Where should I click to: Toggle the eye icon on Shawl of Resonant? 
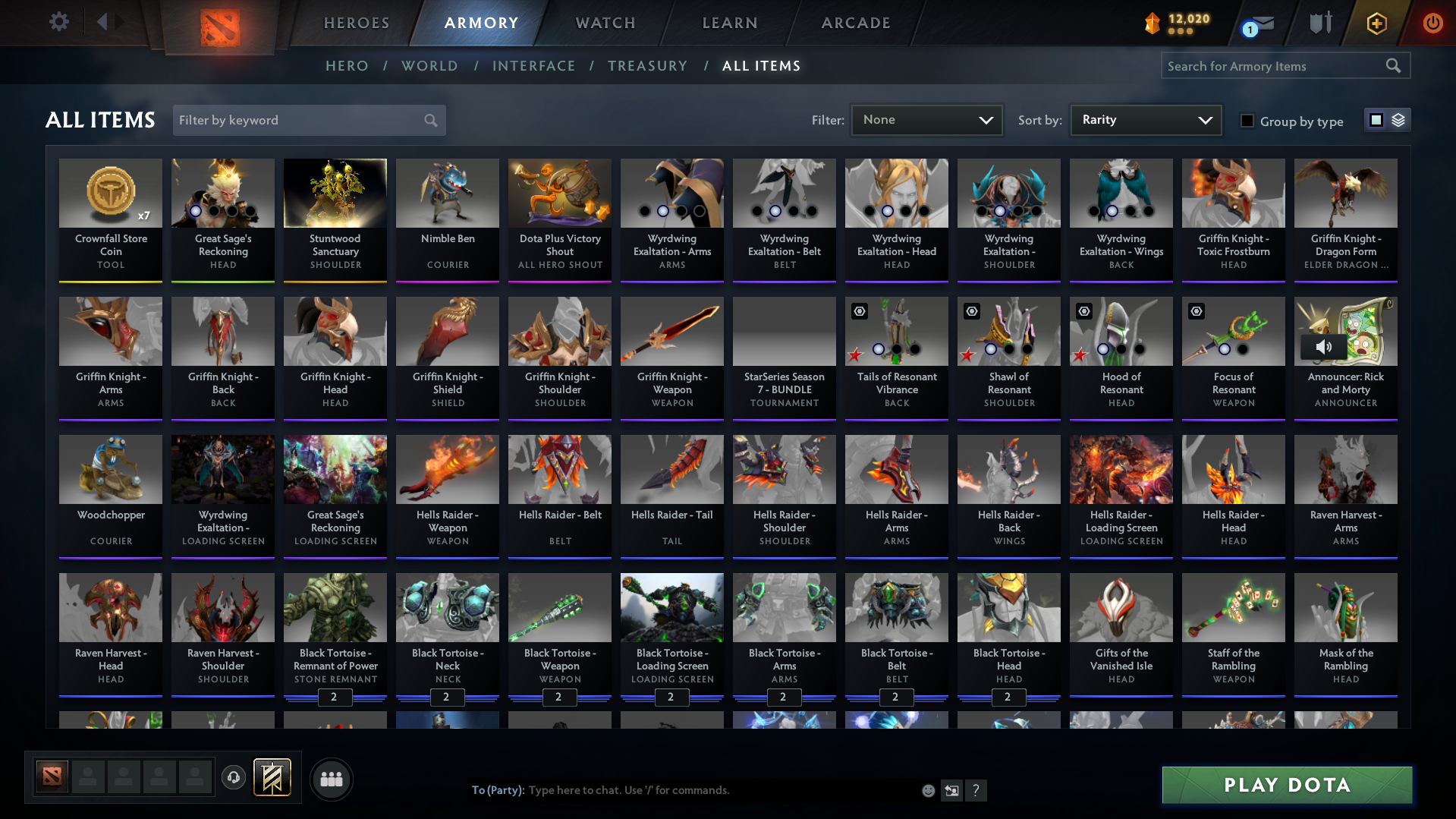[x=972, y=311]
